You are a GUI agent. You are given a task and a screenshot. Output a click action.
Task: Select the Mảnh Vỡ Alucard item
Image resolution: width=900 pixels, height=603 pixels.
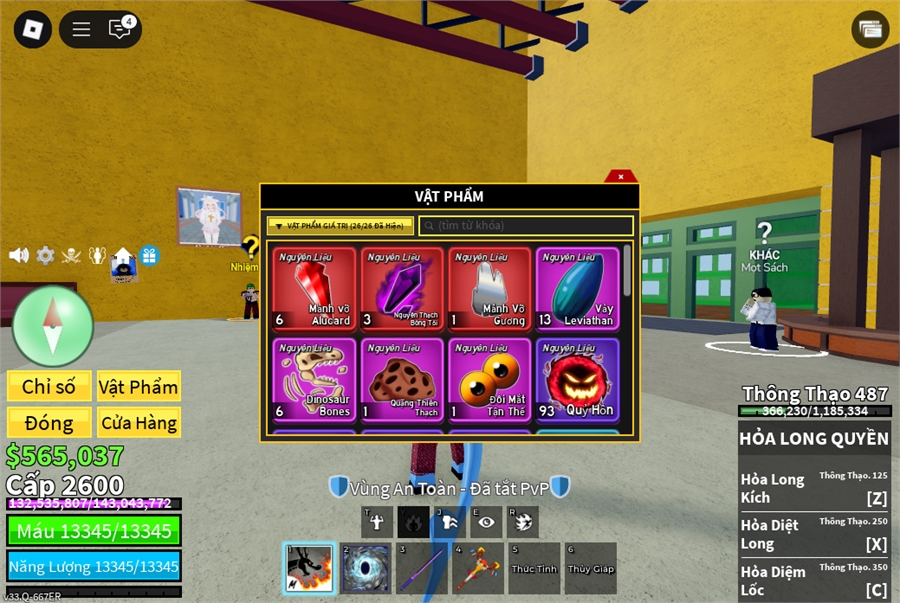click(314, 289)
